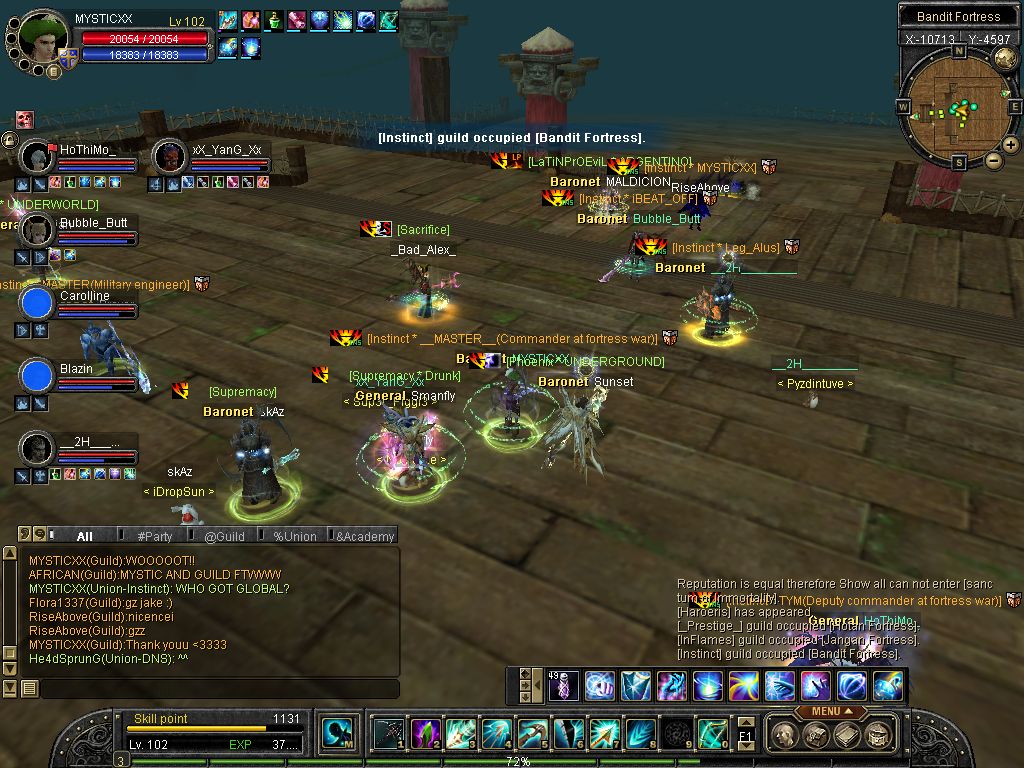The width and height of the screenshot is (1024, 768).
Task: Click the circular minimap
Action: point(957,107)
